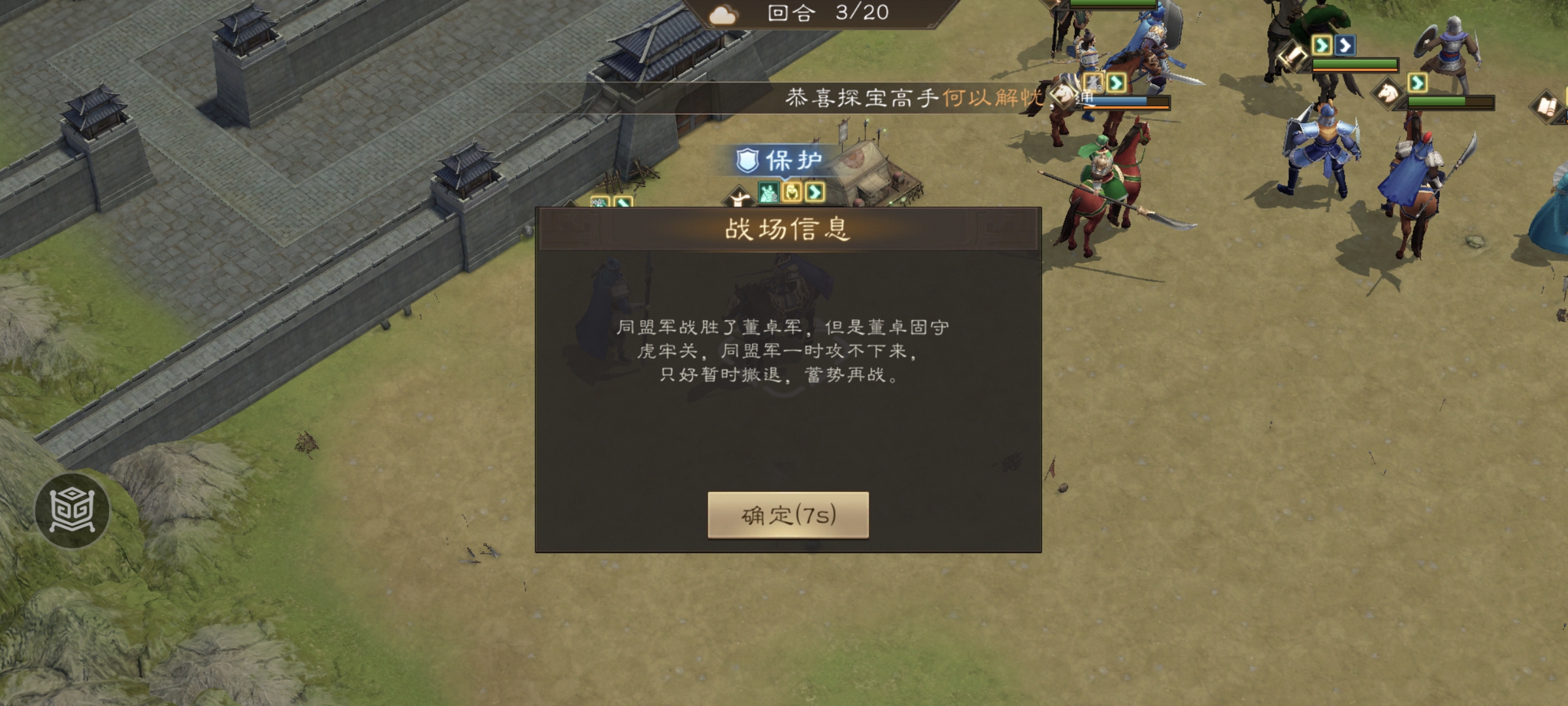Toggle the gold chevron action marker on the green rider
The height and width of the screenshot is (706, 1568).
pyautogui.click(x=1322, y=45)
